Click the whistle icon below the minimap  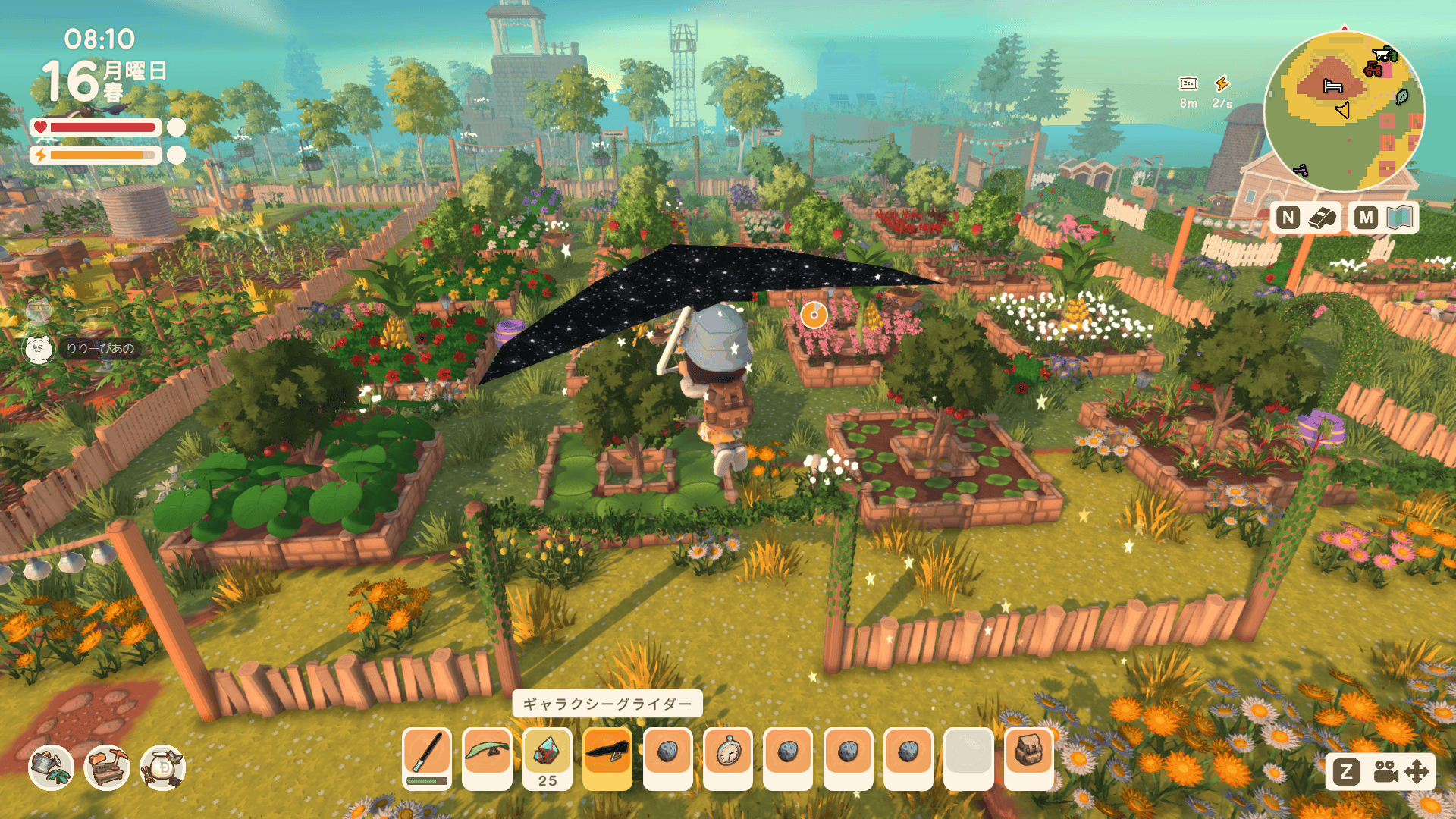(1322, 218)
